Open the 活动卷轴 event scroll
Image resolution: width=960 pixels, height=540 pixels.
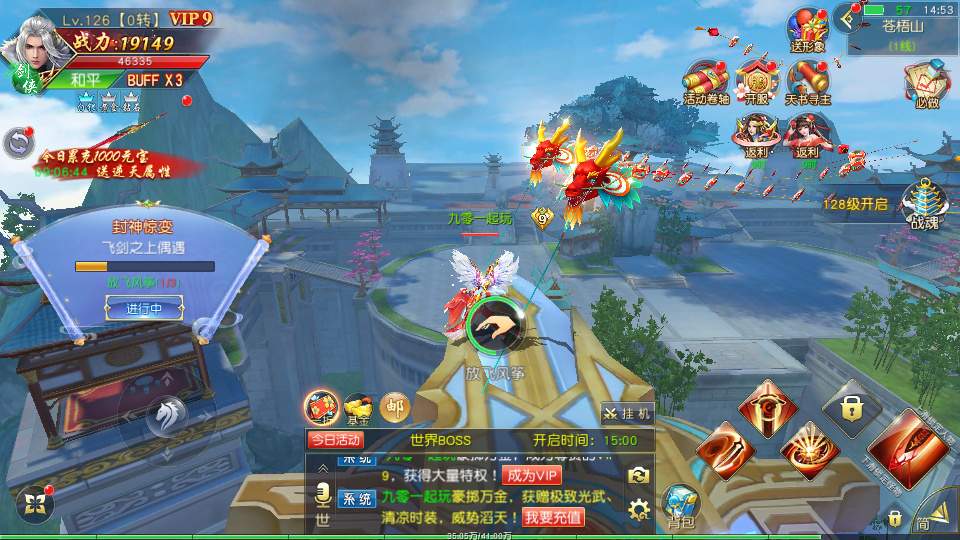[707, 82]
